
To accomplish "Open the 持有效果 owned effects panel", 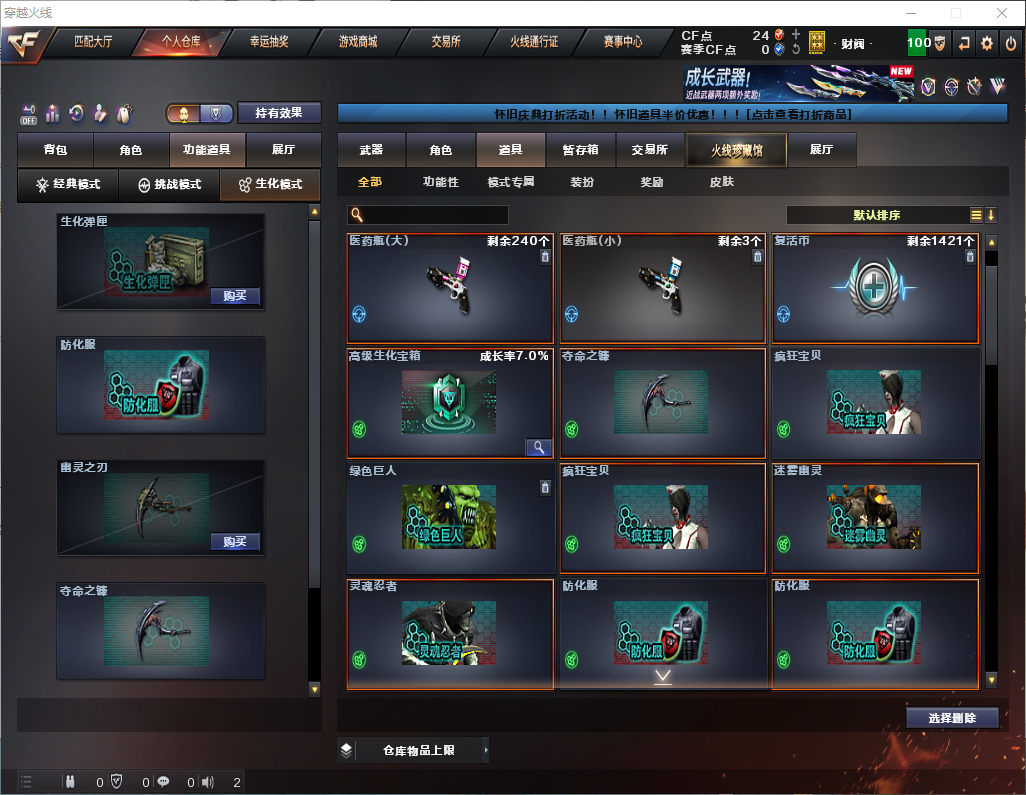I will (279, 113).
